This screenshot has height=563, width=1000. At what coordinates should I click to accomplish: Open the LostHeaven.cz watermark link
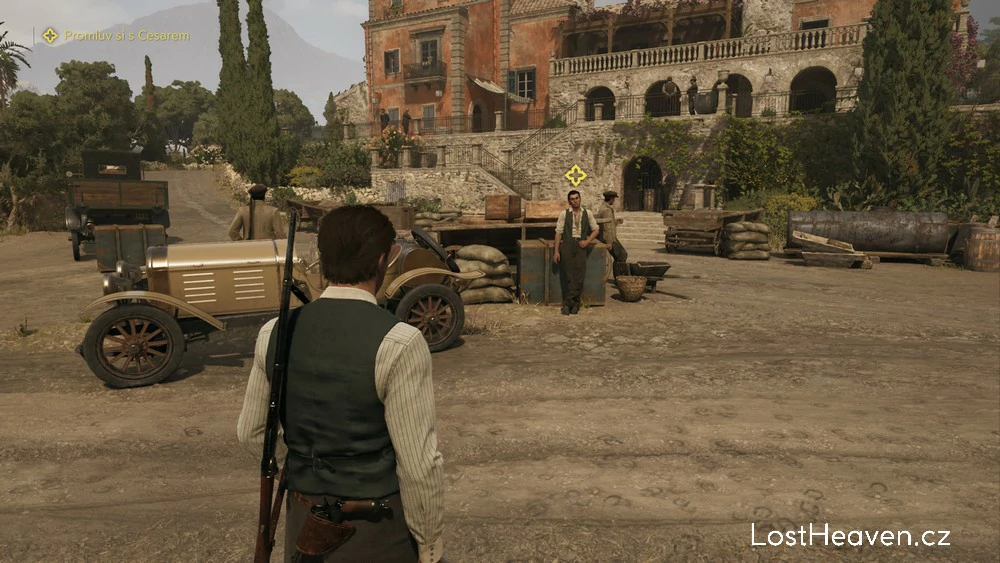click(850, 536)
